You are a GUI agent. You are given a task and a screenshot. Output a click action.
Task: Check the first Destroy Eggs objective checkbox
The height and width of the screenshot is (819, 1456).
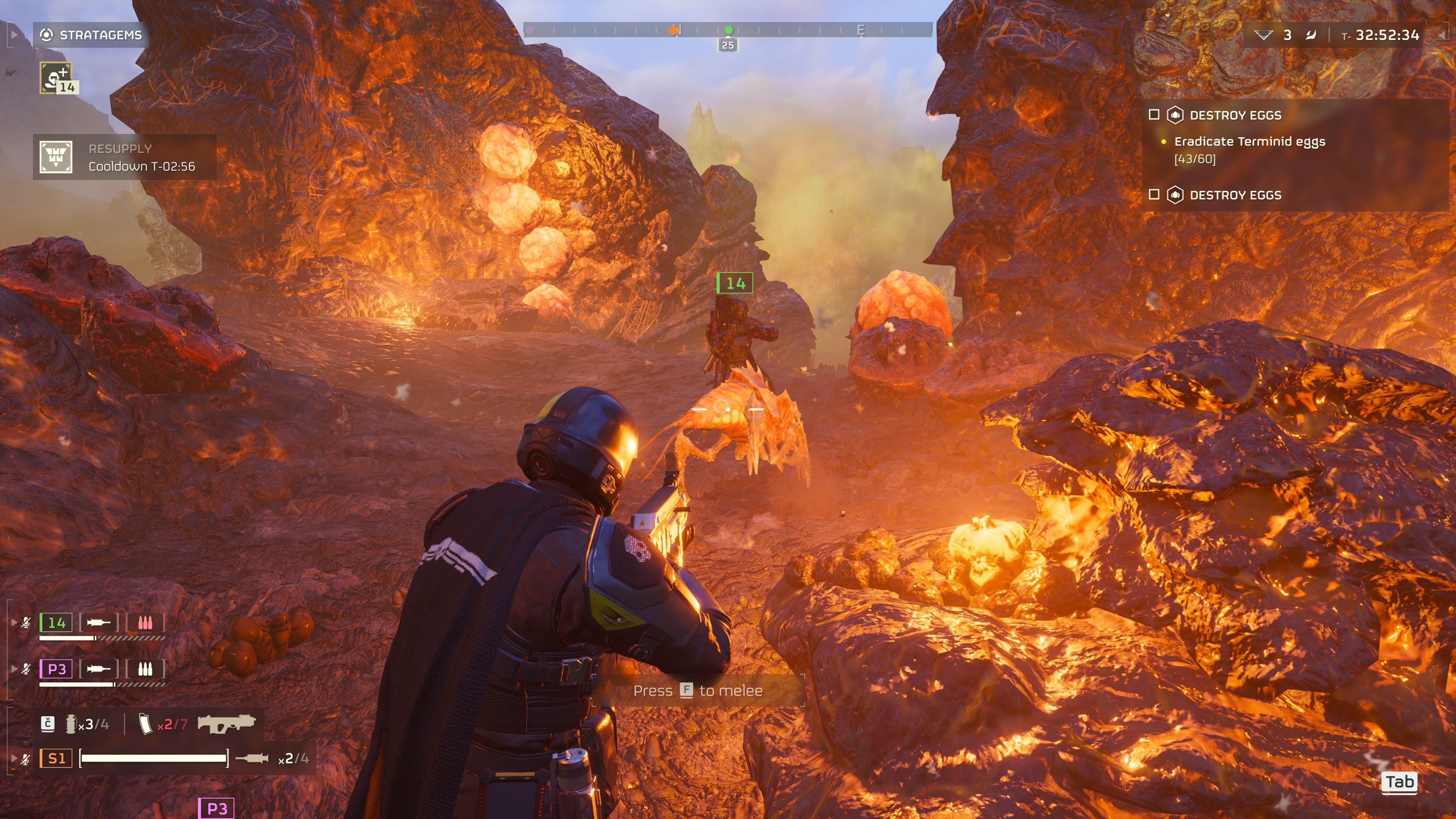[1155, 115]
